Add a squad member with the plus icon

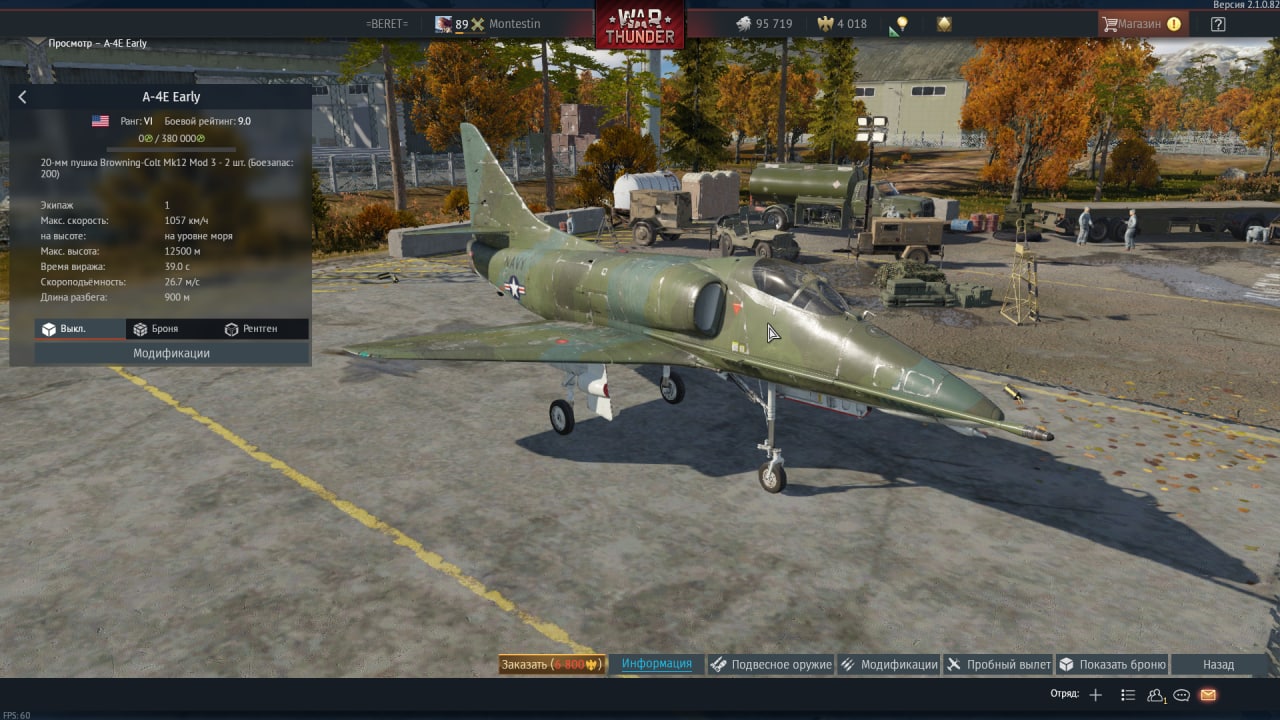1096,695
